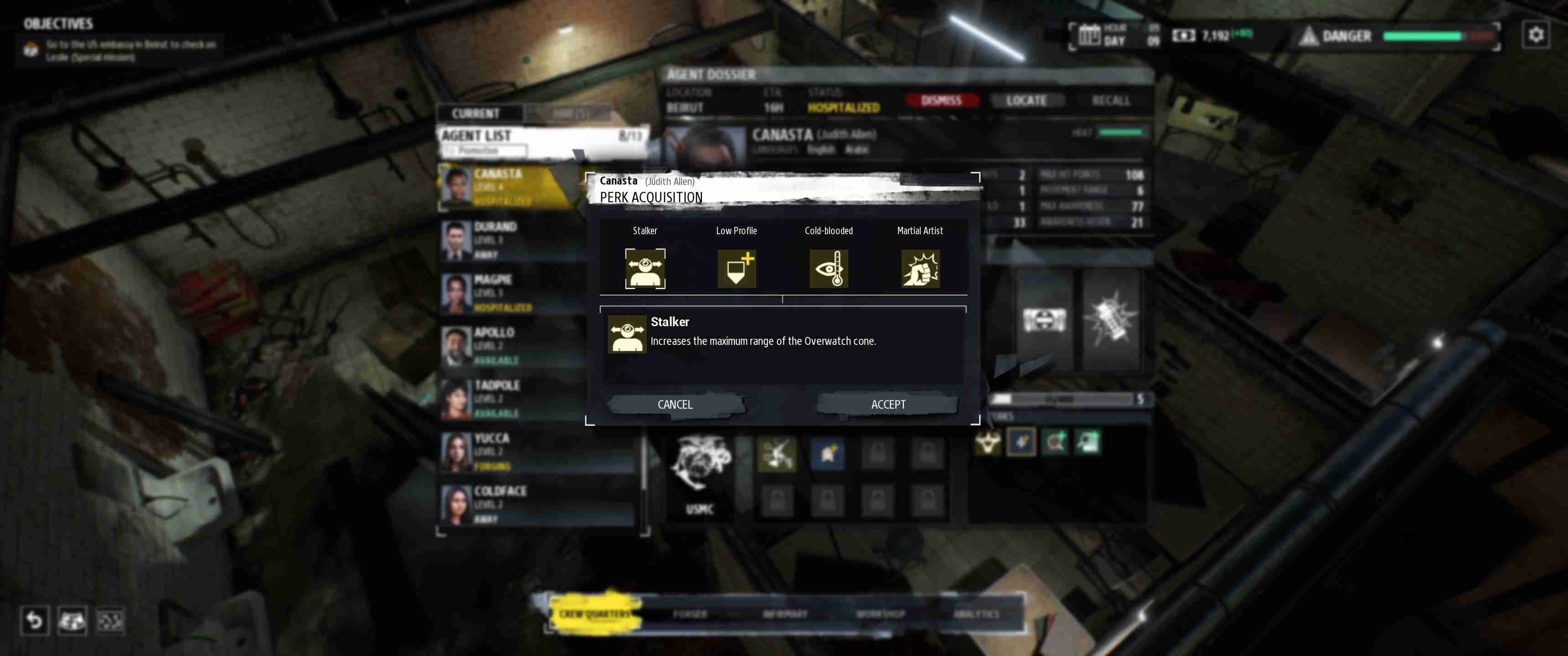Select agent Coldface in the list
The image size is (1568, 656).
[x=511, y=504]
